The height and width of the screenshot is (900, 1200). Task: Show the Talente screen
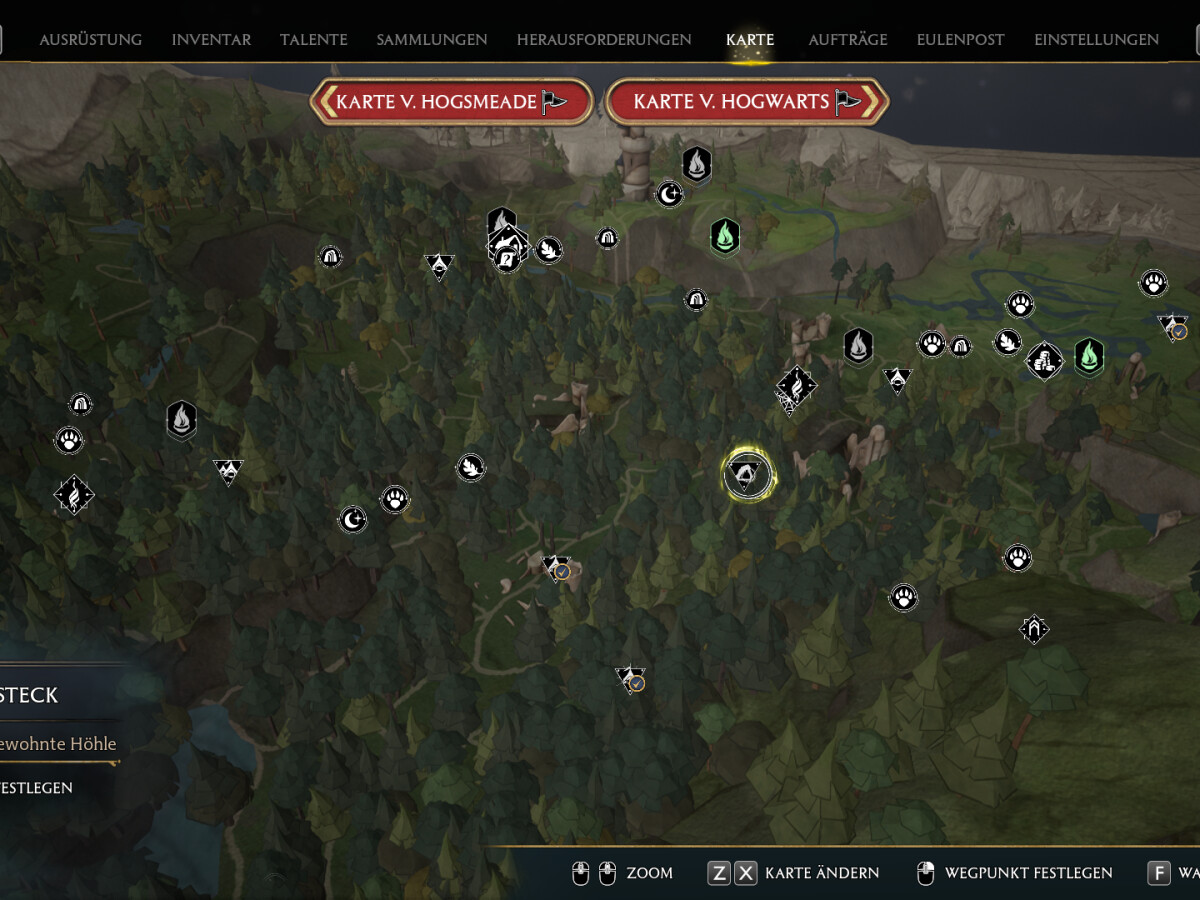(x=314, y=40)
